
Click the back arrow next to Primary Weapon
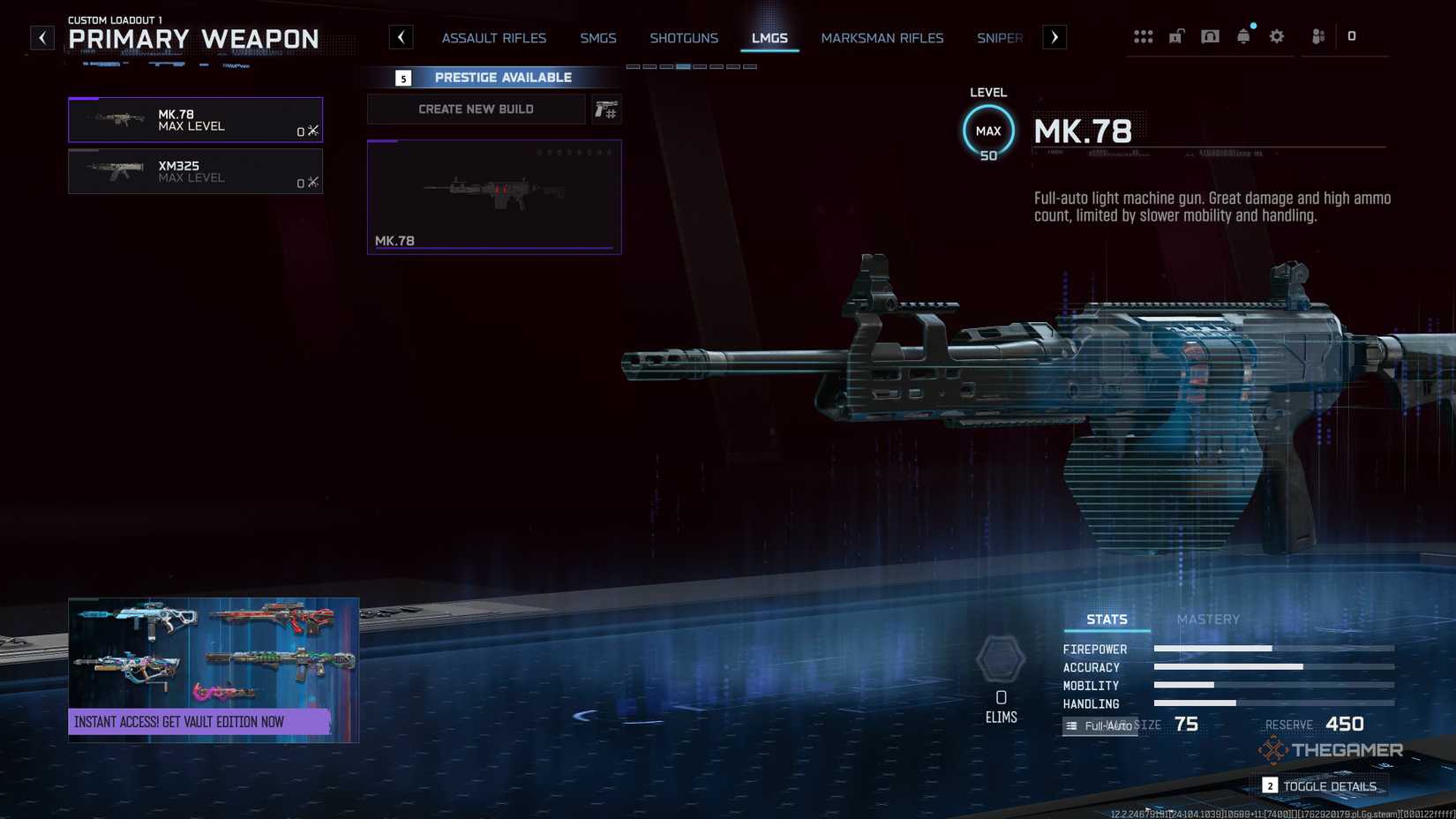41,37
